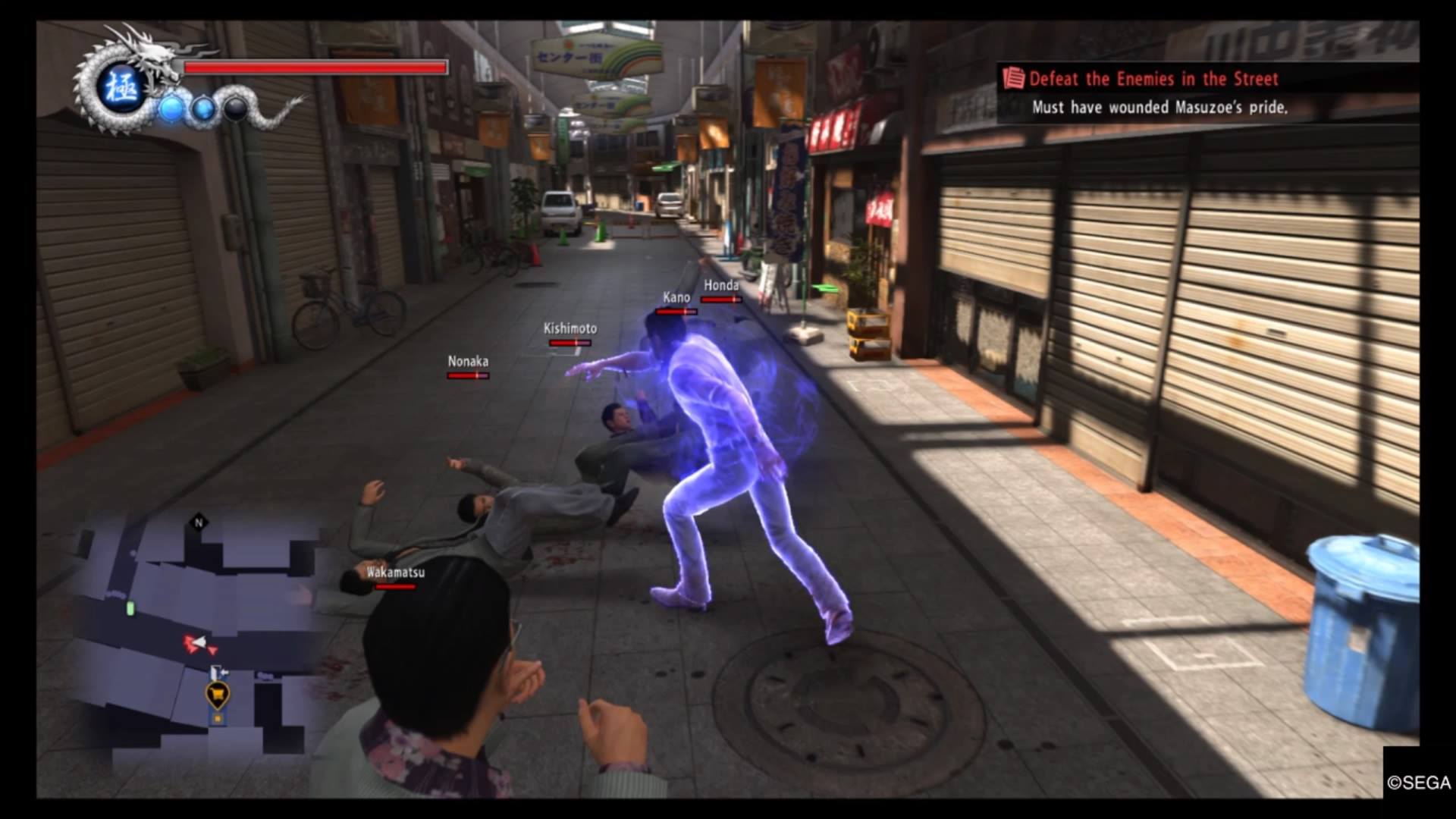Select the shopping cart marker on the minimap

coord(218,693)
